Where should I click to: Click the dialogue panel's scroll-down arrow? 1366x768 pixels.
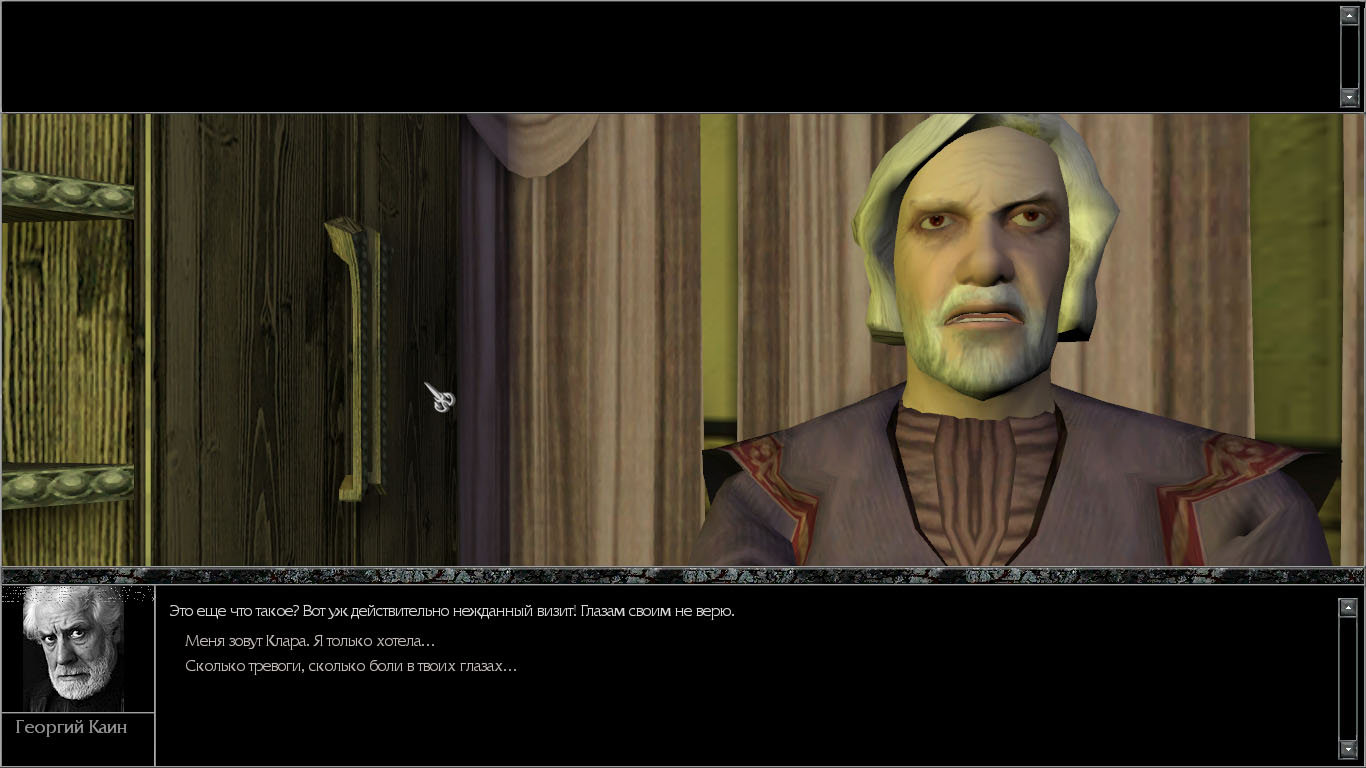pyautogui.click(x=1348, y=749)
